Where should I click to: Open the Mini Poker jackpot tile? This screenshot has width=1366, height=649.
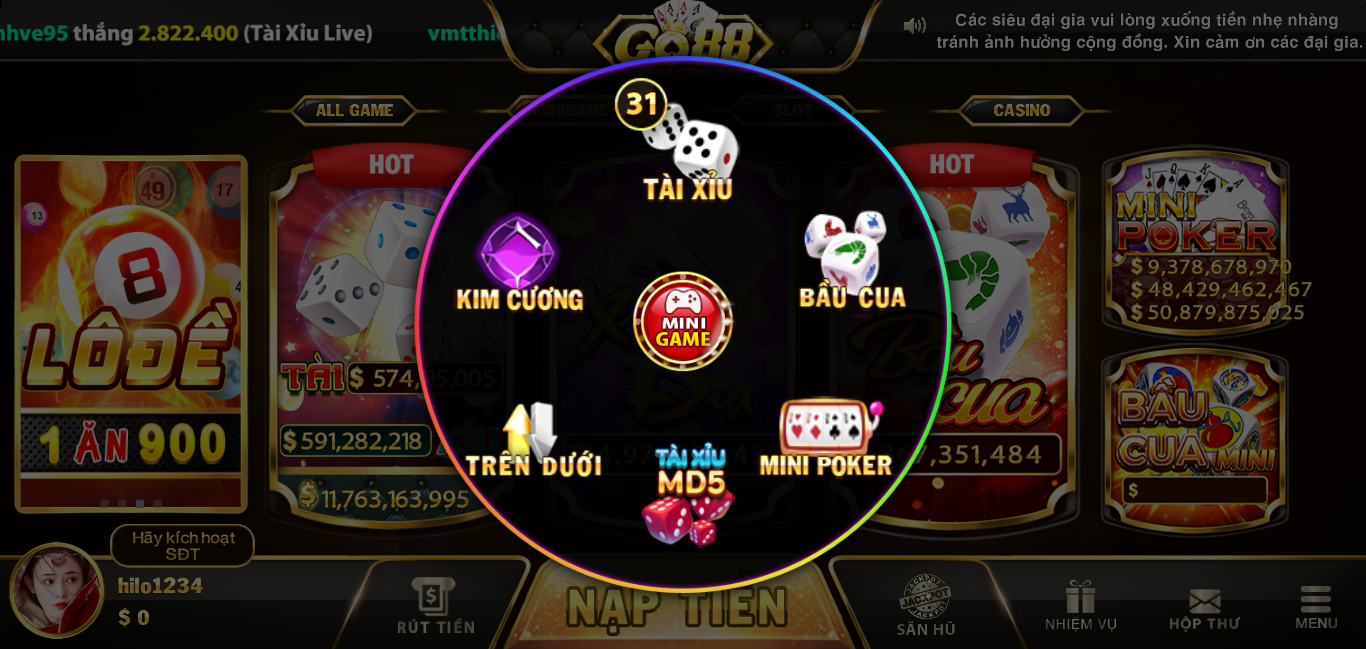click(x=1196, y=245)
